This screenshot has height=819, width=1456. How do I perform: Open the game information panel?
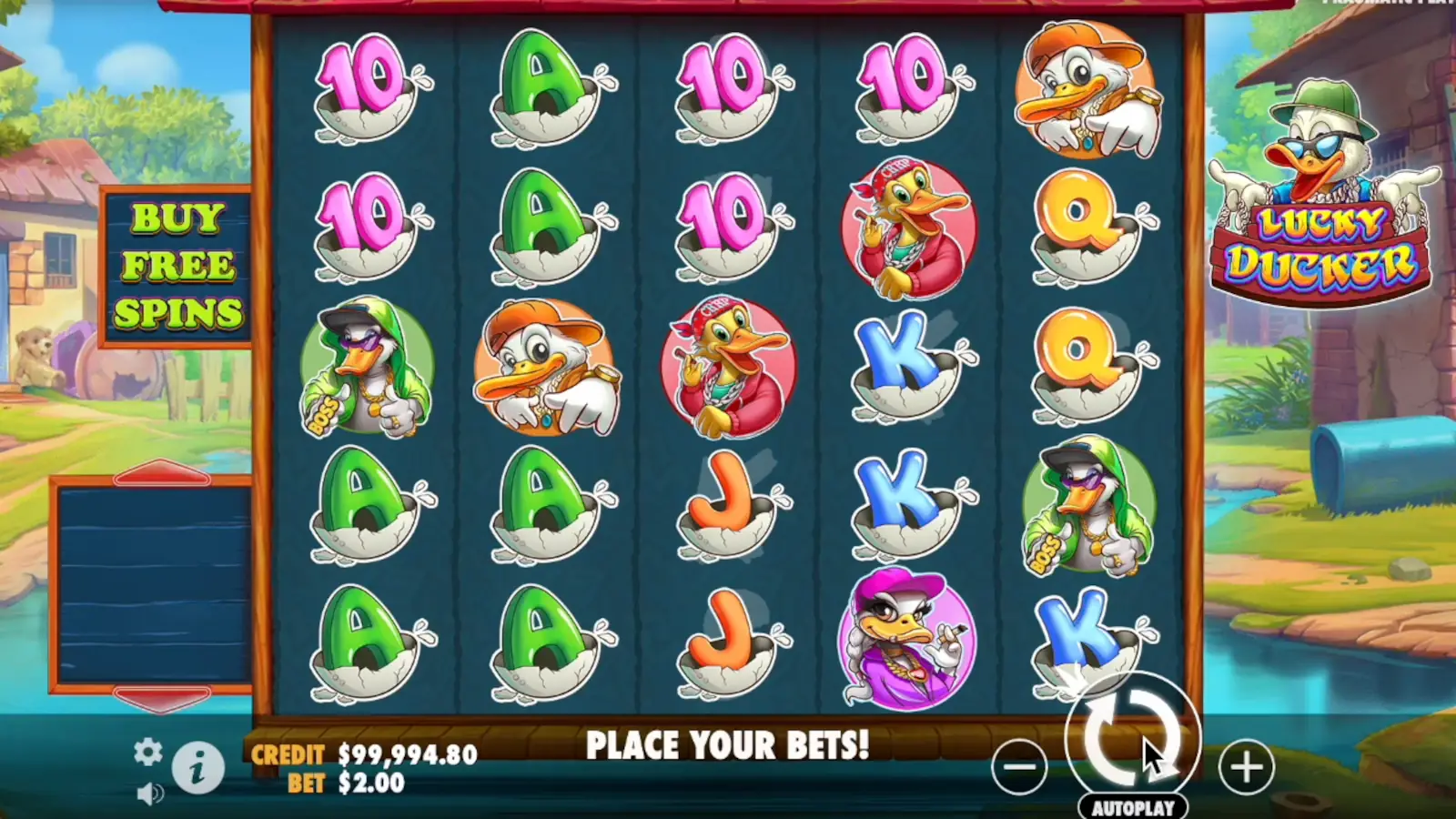pyautogui.click(x=198, y=767)
